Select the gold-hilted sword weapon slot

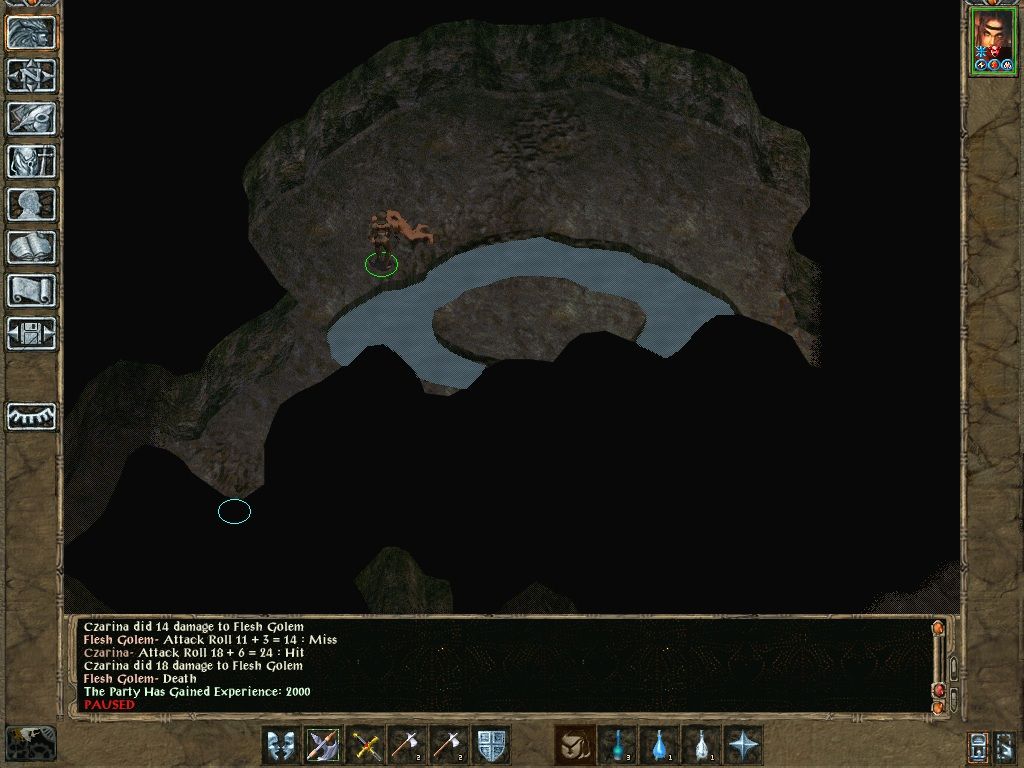(365, 745)
